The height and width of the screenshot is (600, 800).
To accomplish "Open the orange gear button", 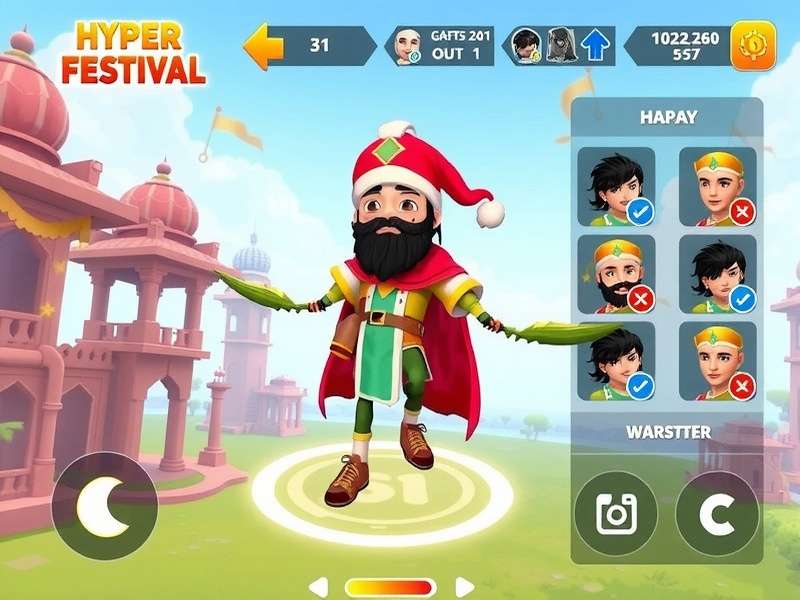I will click(752, 46).
